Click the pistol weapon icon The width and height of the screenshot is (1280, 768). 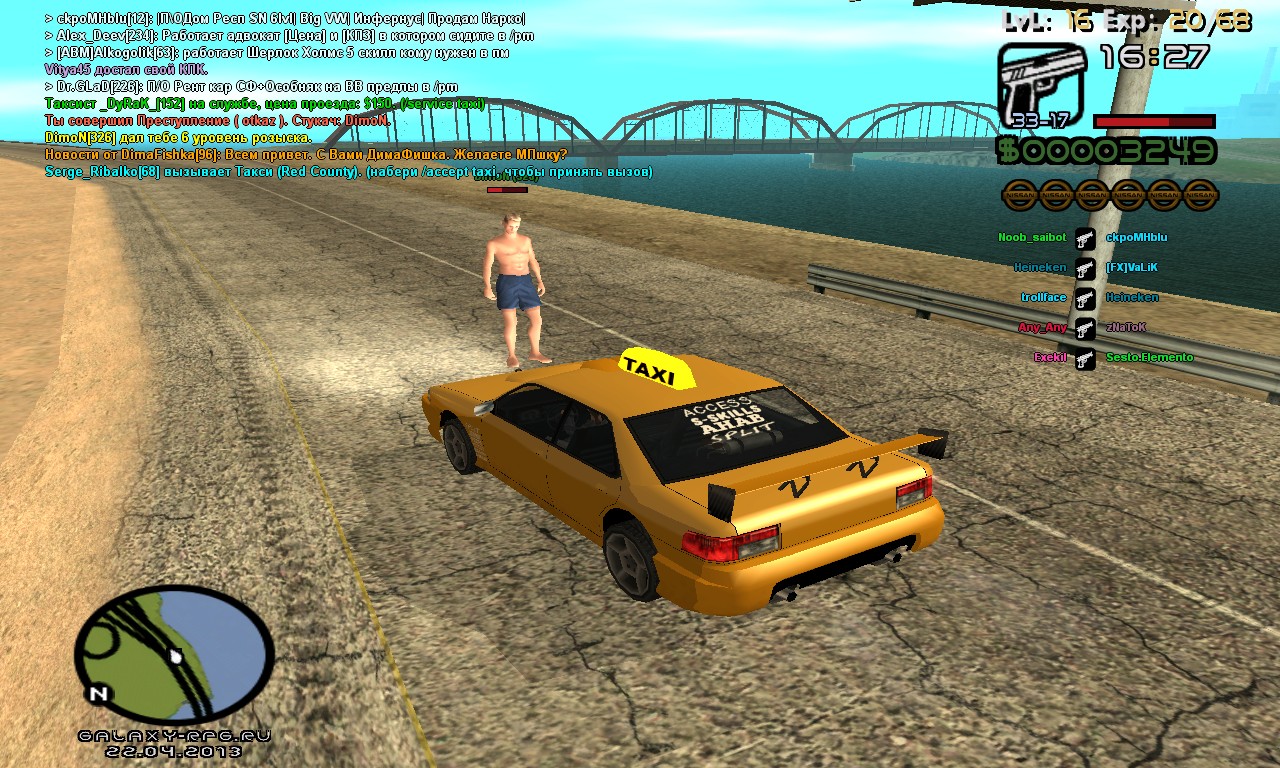pyautogui.click(x=1041, y=87)
